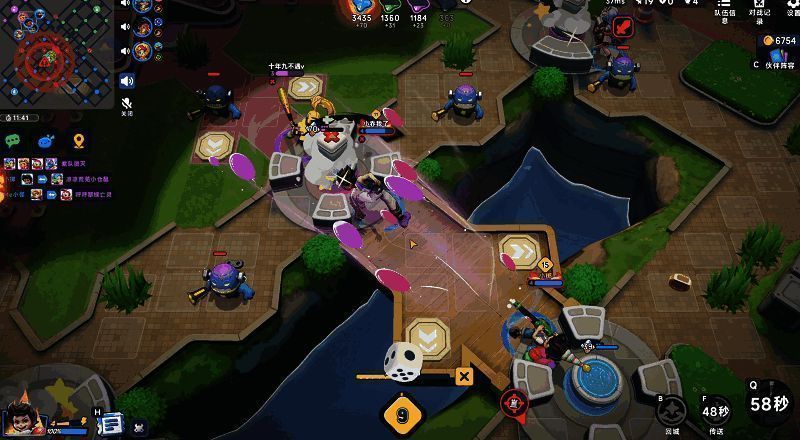Image resolution: width=800 pixels, height=440 pixels.
Task: Open the blue list panel icon
Action: 110,423
